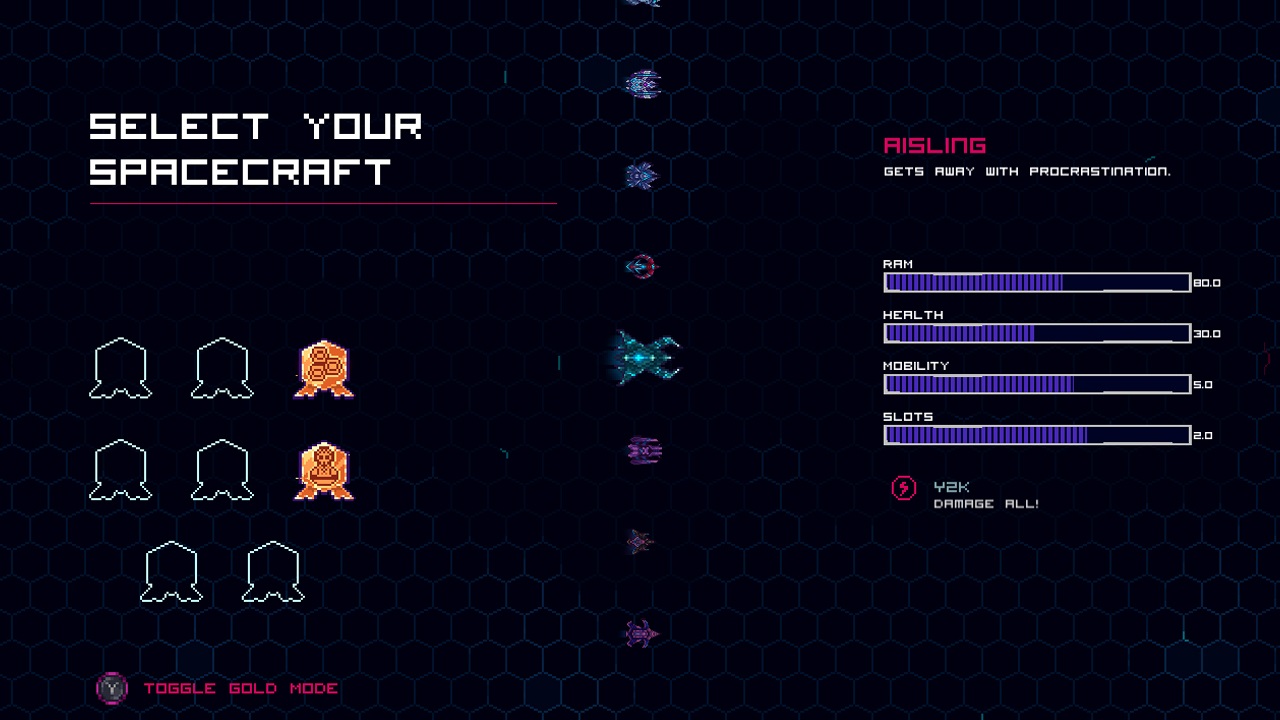Screen dimensions: 1280x720
Task: Click the Y2K lightning ability icon
Action: point(902,488)
